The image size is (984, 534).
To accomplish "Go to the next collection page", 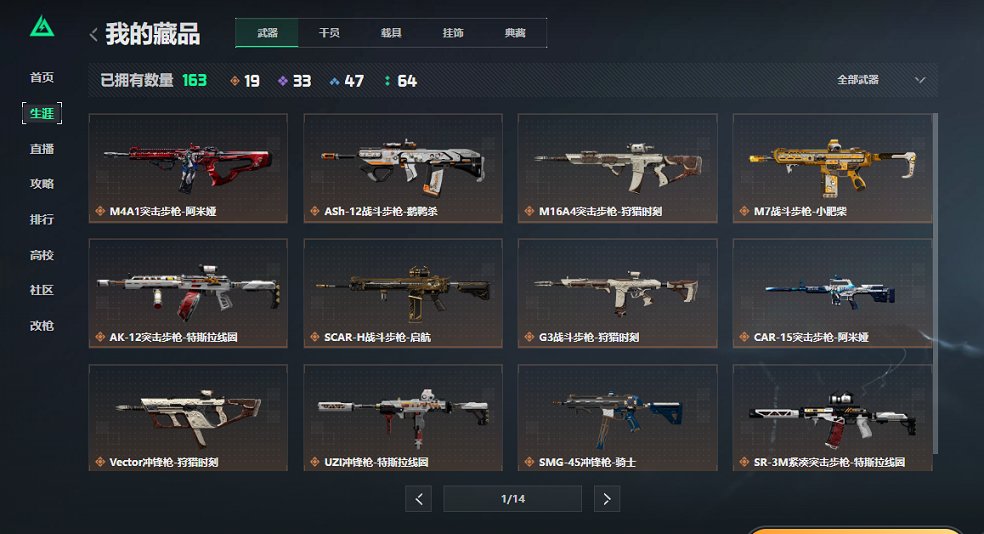I will (x=607, y=498).
